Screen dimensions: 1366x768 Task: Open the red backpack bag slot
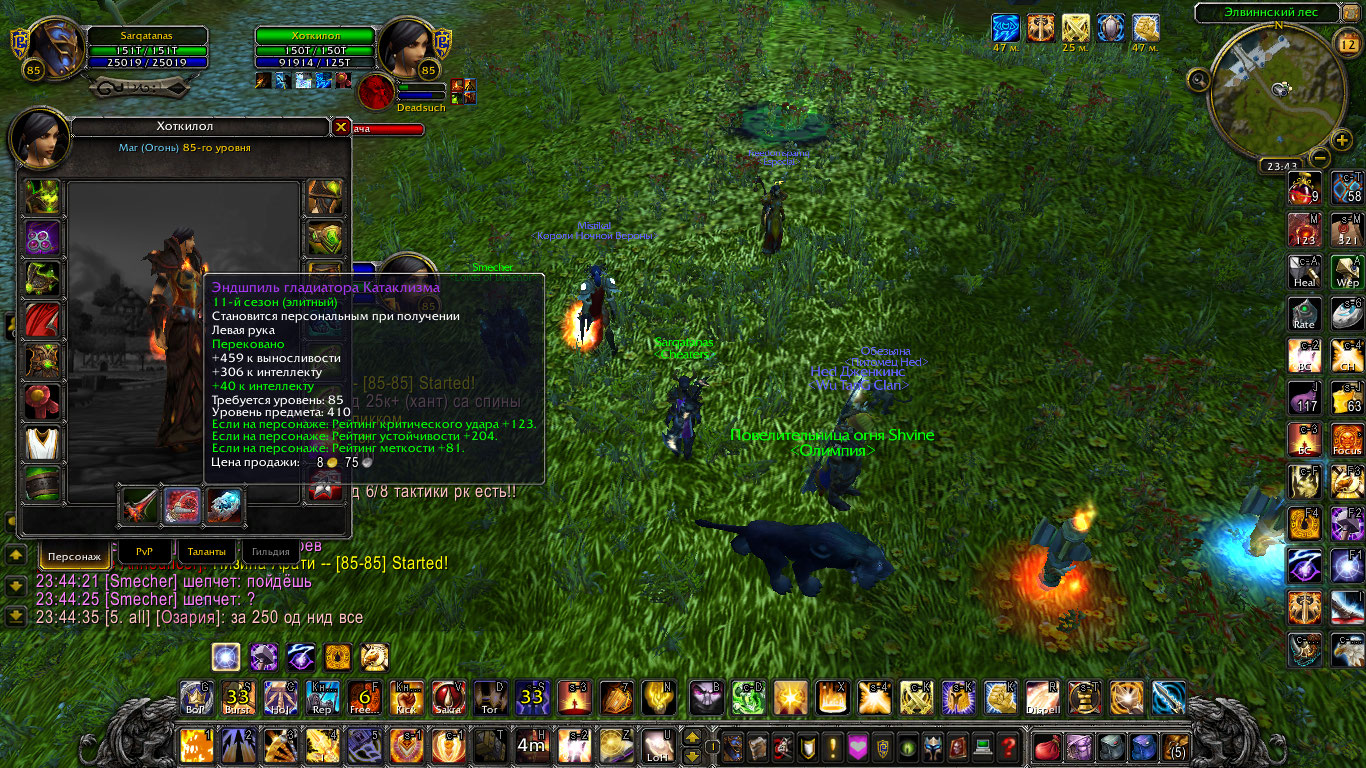(x=1047, y=746)
